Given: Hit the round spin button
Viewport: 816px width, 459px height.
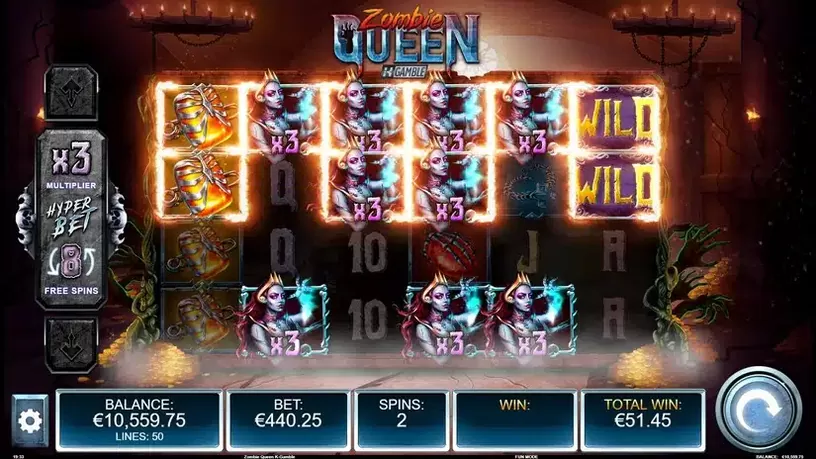Looking at the screenshot, I should click(759, 410).
